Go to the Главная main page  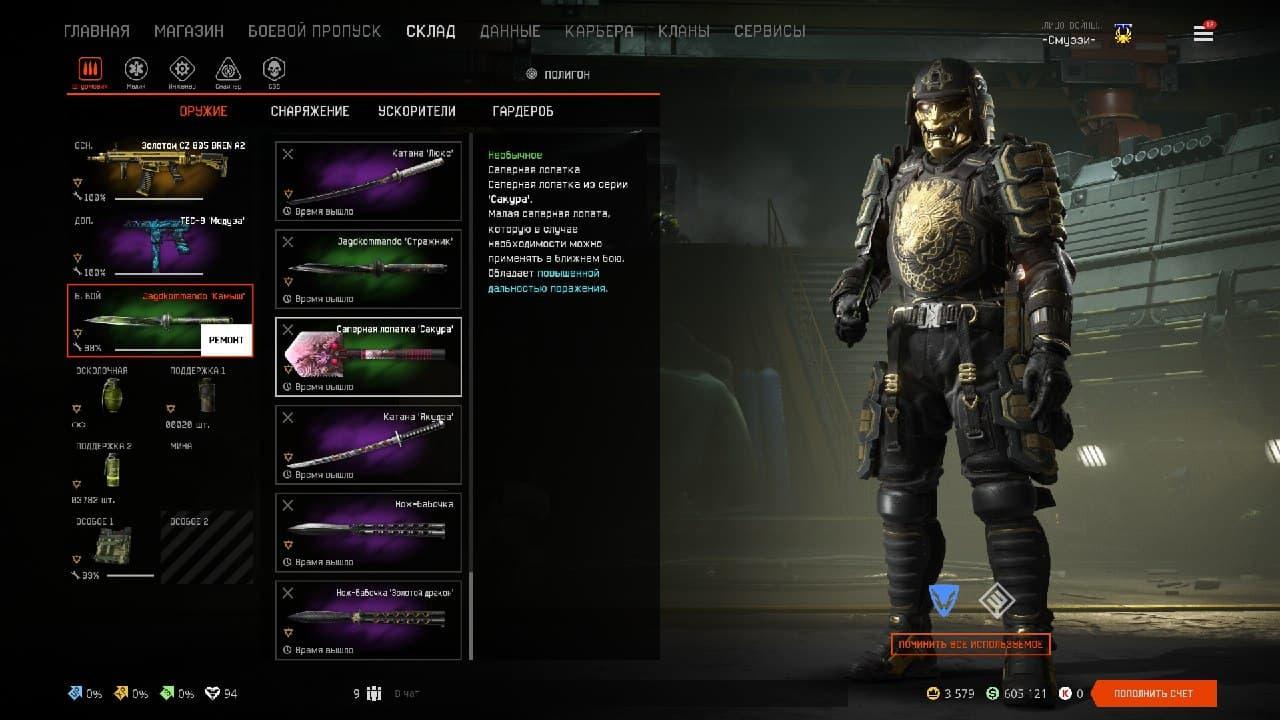pyautogui.click(x=96, y=31)
